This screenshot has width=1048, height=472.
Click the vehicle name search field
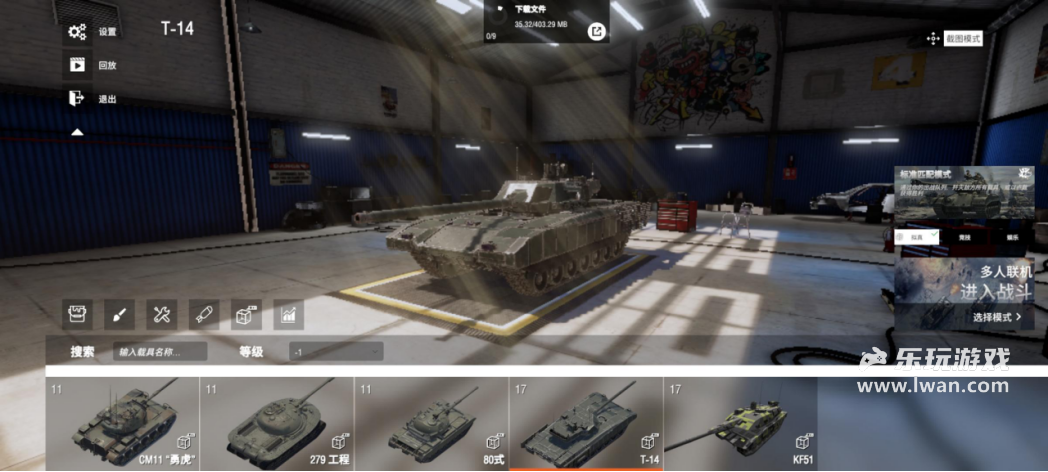[160, 352]
